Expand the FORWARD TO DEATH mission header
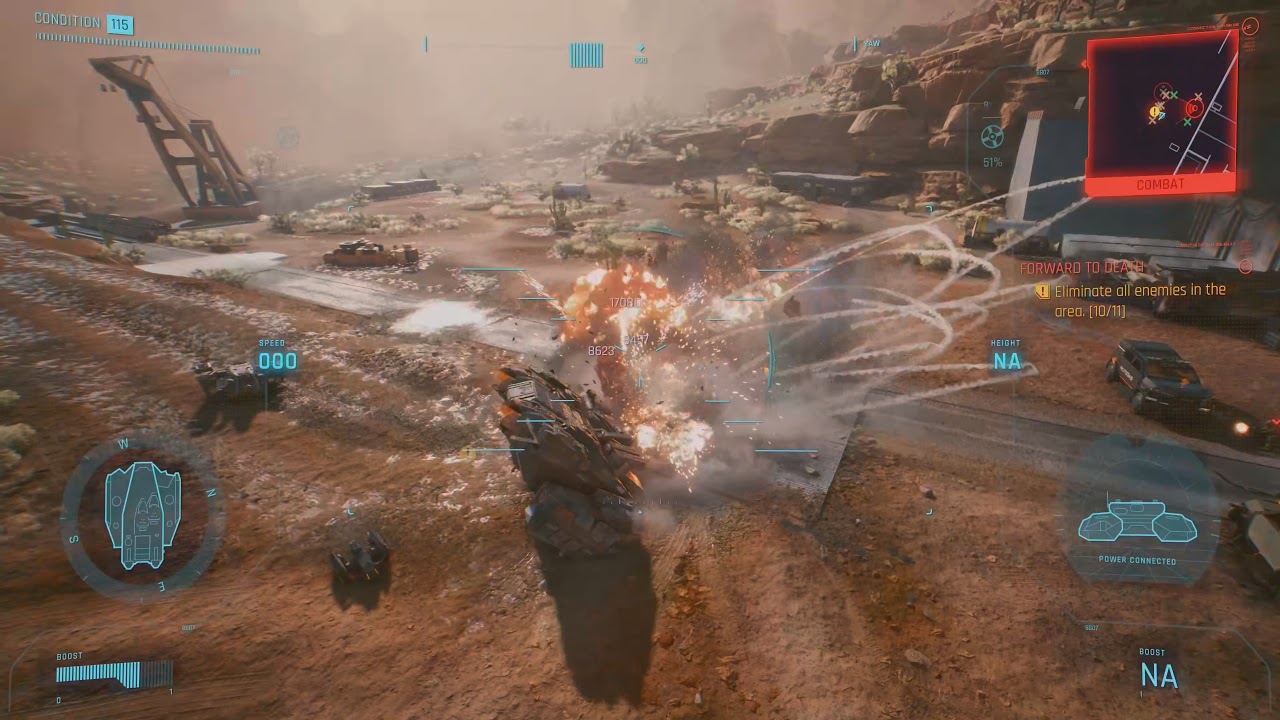Viewport: 1280px width, 720px height. click(x=1084, y=267)
